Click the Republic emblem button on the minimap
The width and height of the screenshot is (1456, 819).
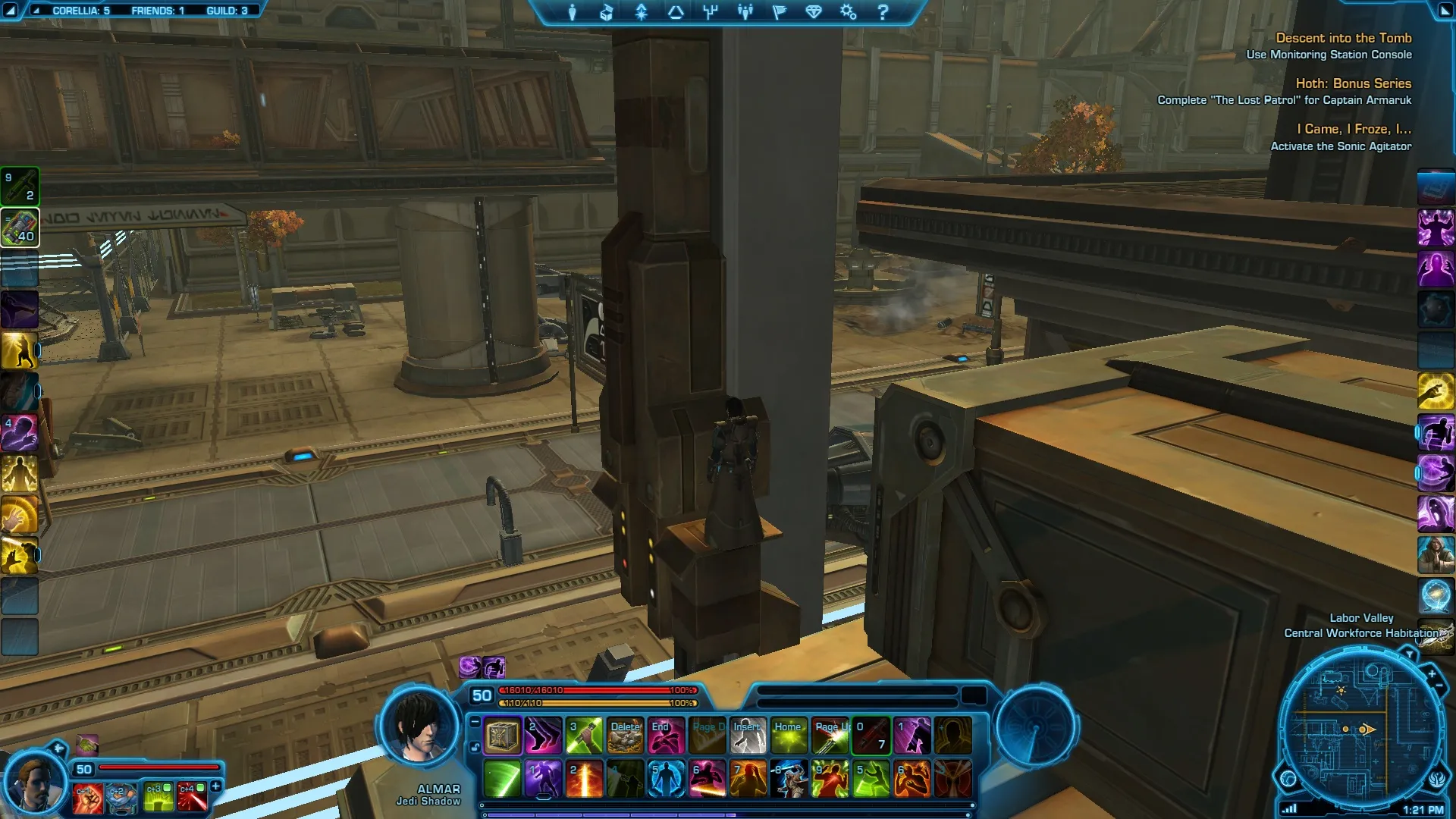click(x=1436, y=778)
